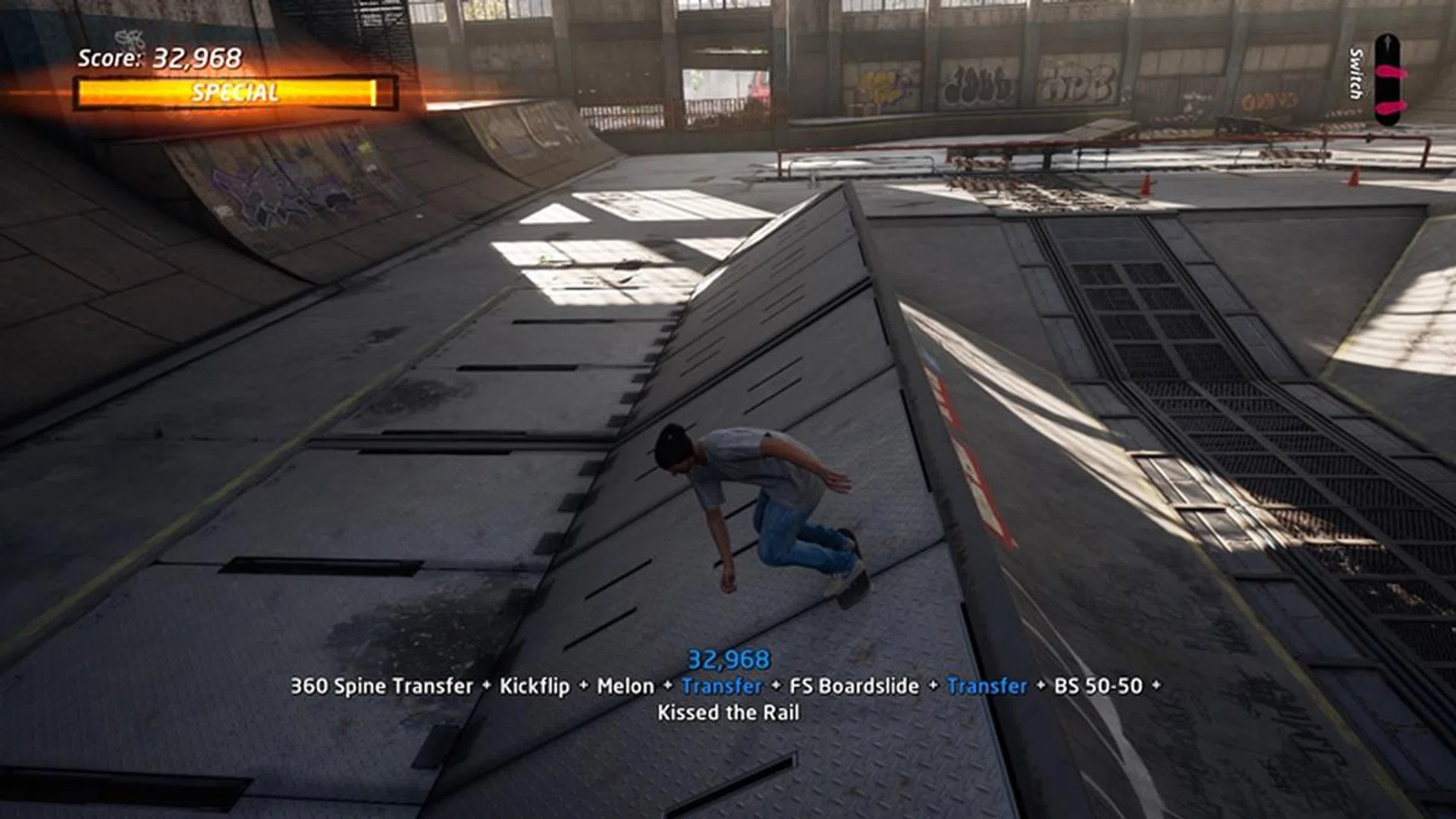Expand the Score display at top left
This screenshot has height=819, width=1456.
[159, 58]
